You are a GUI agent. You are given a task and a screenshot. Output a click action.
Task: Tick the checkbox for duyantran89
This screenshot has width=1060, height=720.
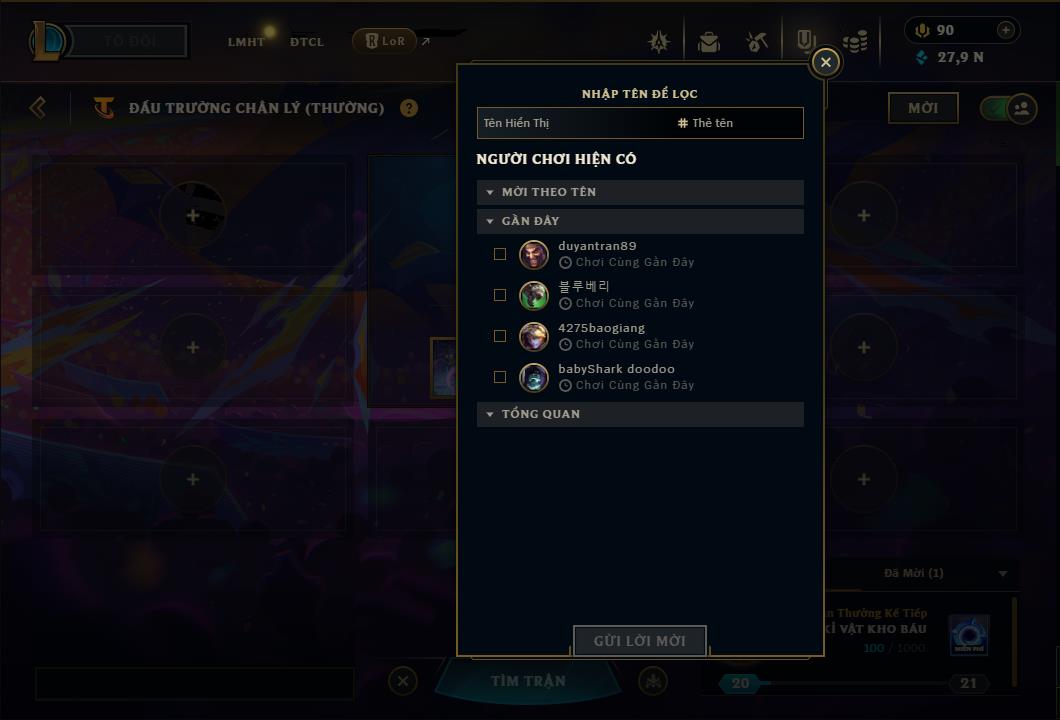[x=500, y=254]
